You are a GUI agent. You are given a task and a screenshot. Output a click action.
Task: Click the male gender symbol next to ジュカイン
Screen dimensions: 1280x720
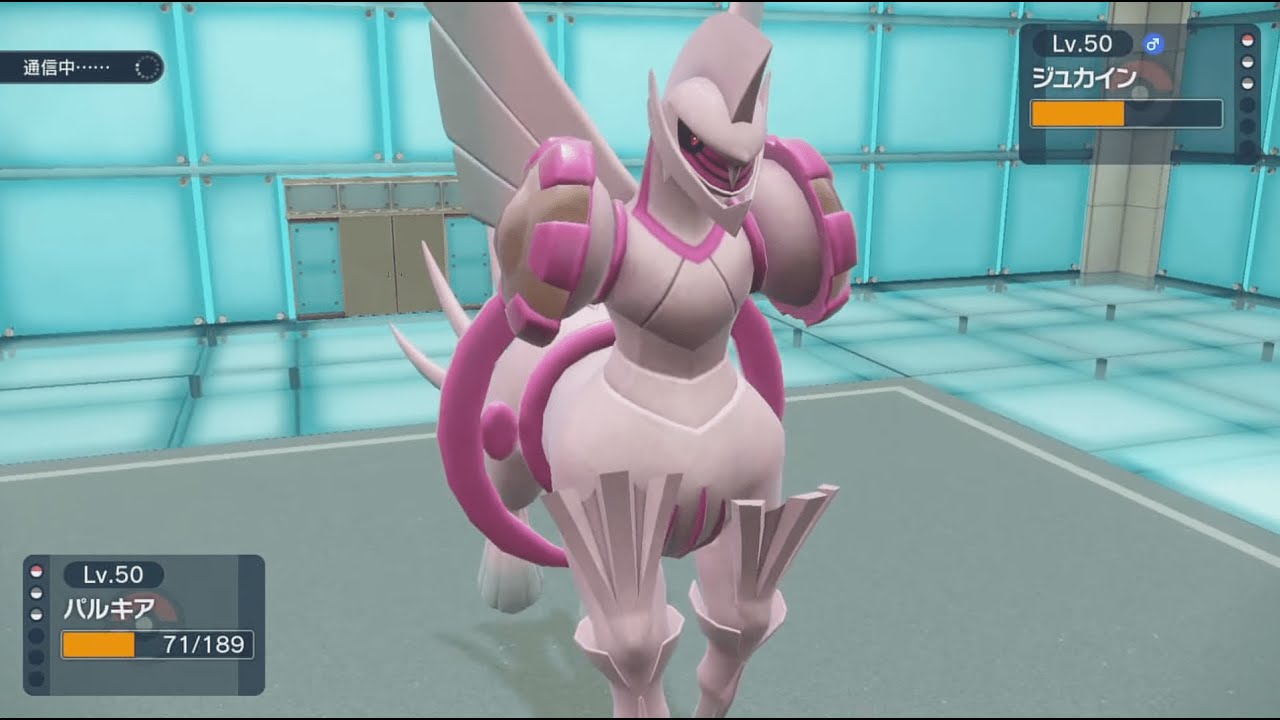(1154, 44)
